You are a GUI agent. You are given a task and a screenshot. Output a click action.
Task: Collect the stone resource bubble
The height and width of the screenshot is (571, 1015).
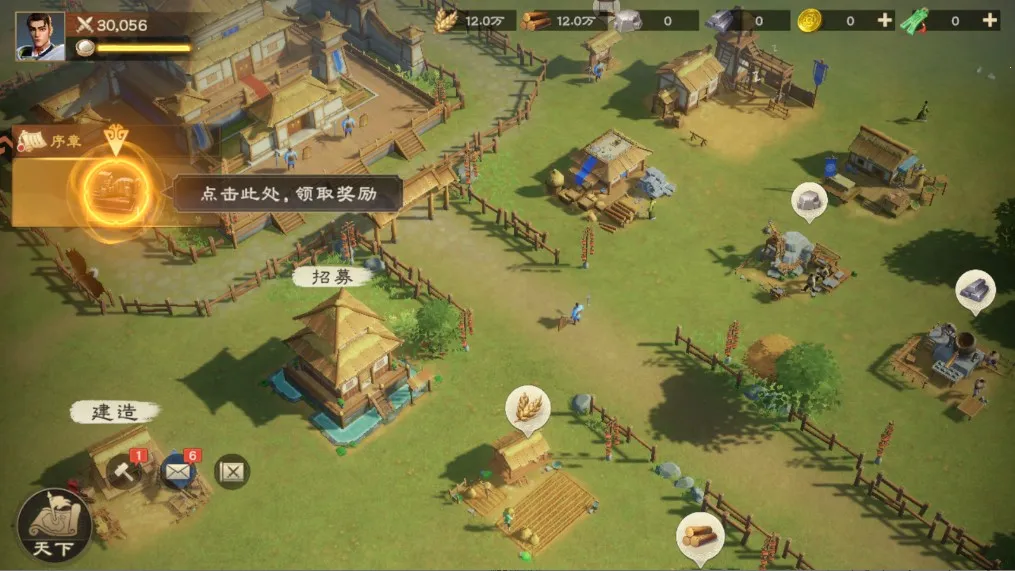point(809,200)
